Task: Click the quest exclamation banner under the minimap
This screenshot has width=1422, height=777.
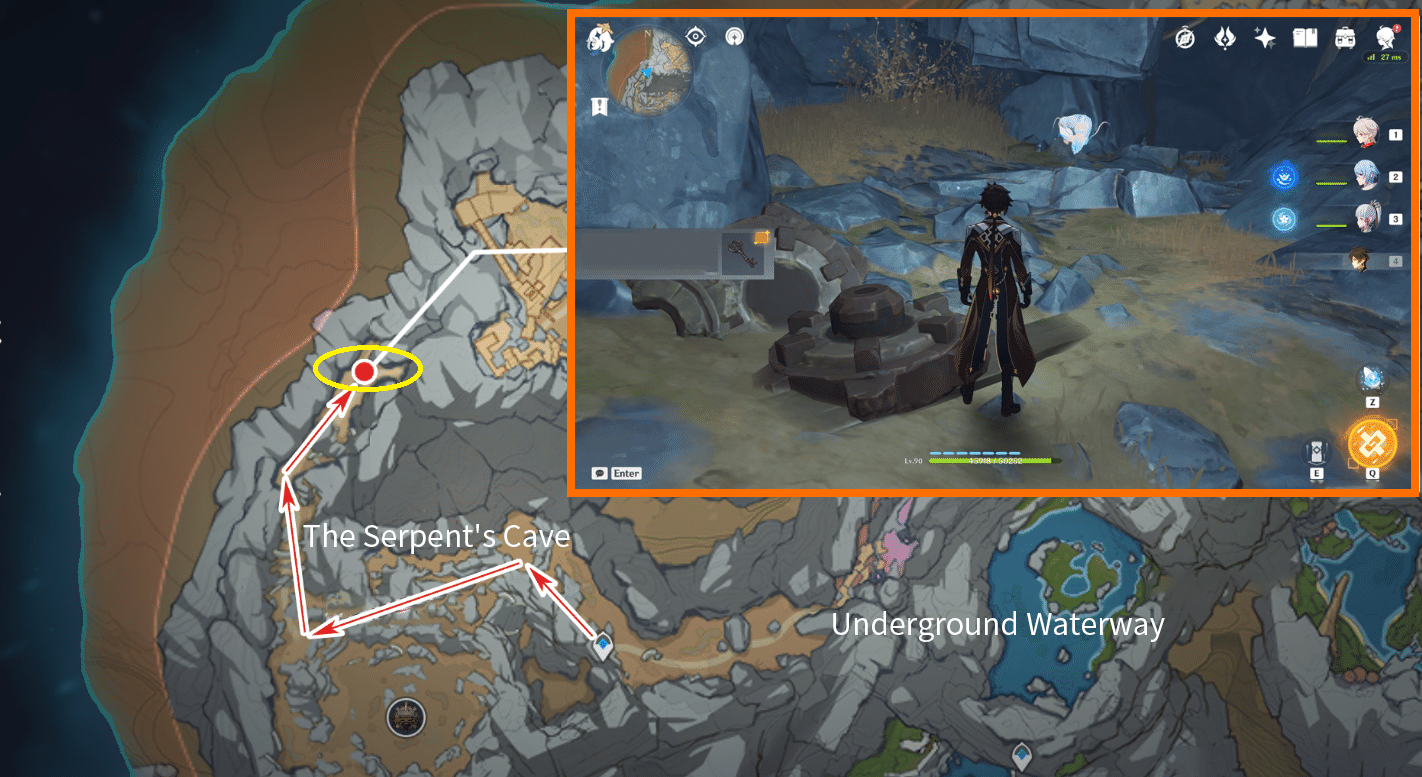Action: pos(598,105)
